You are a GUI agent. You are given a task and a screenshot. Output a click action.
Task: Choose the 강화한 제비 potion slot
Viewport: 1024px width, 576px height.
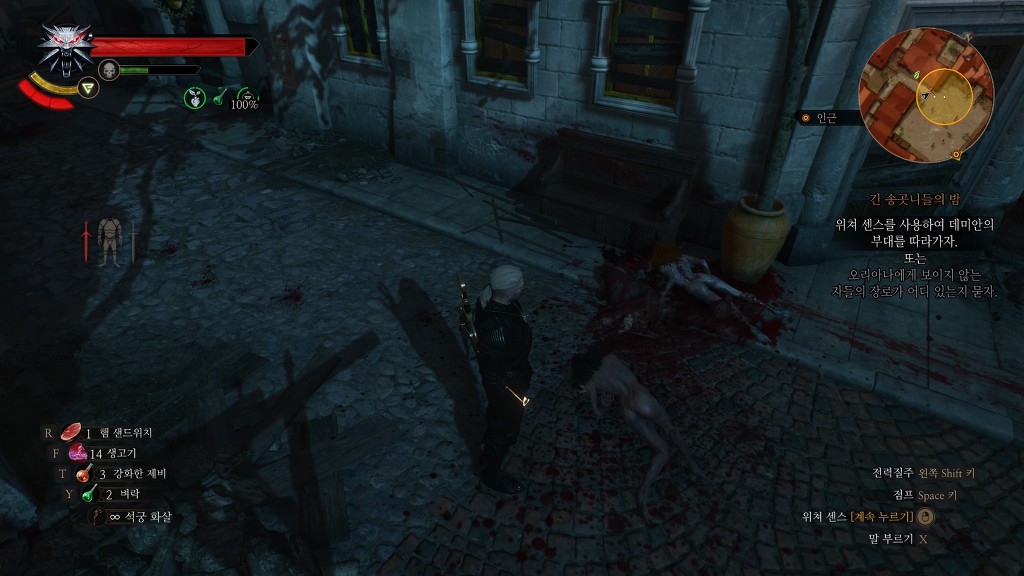click(84, 473)
